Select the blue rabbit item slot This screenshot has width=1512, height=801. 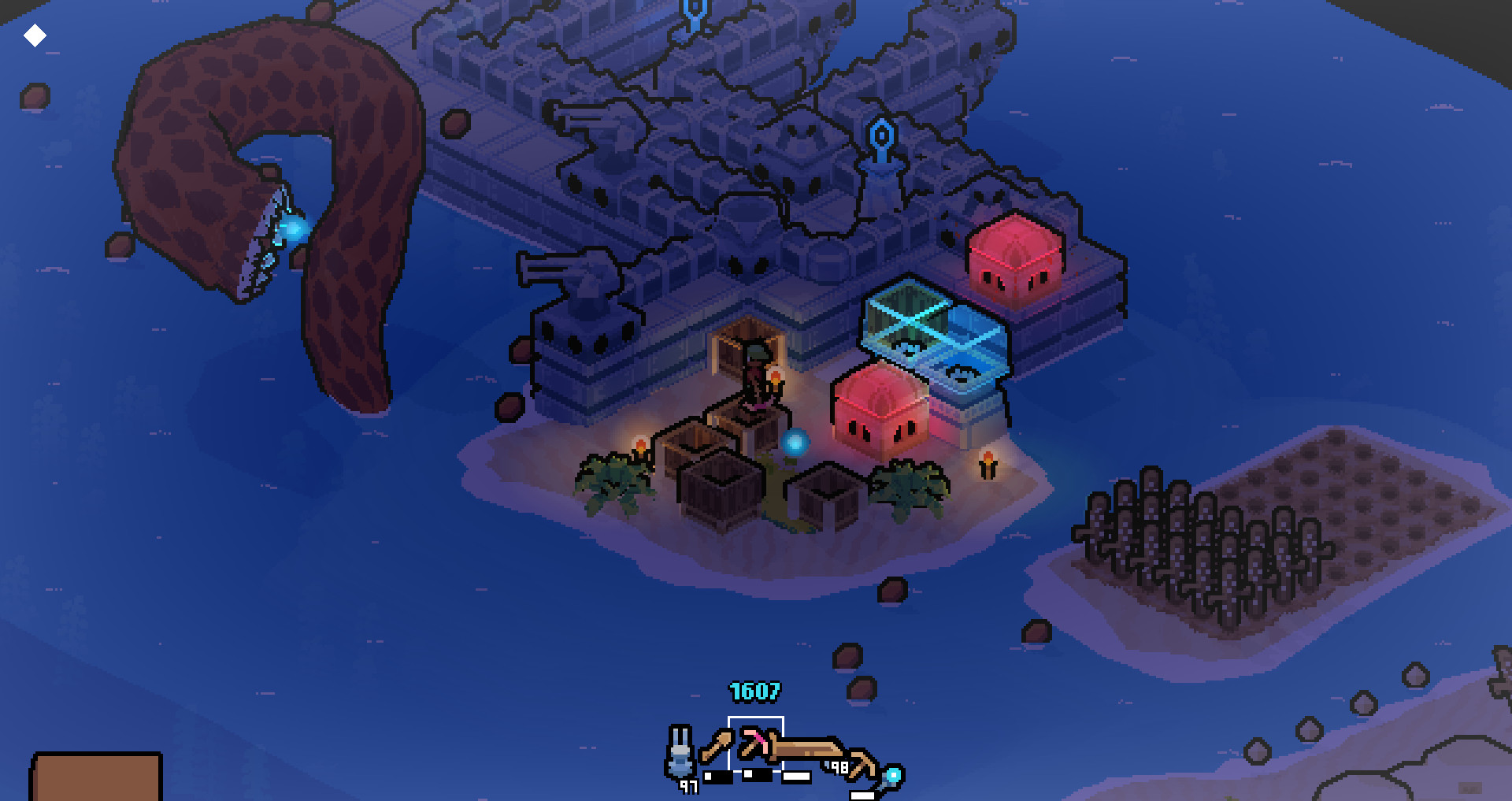point(680,753)
